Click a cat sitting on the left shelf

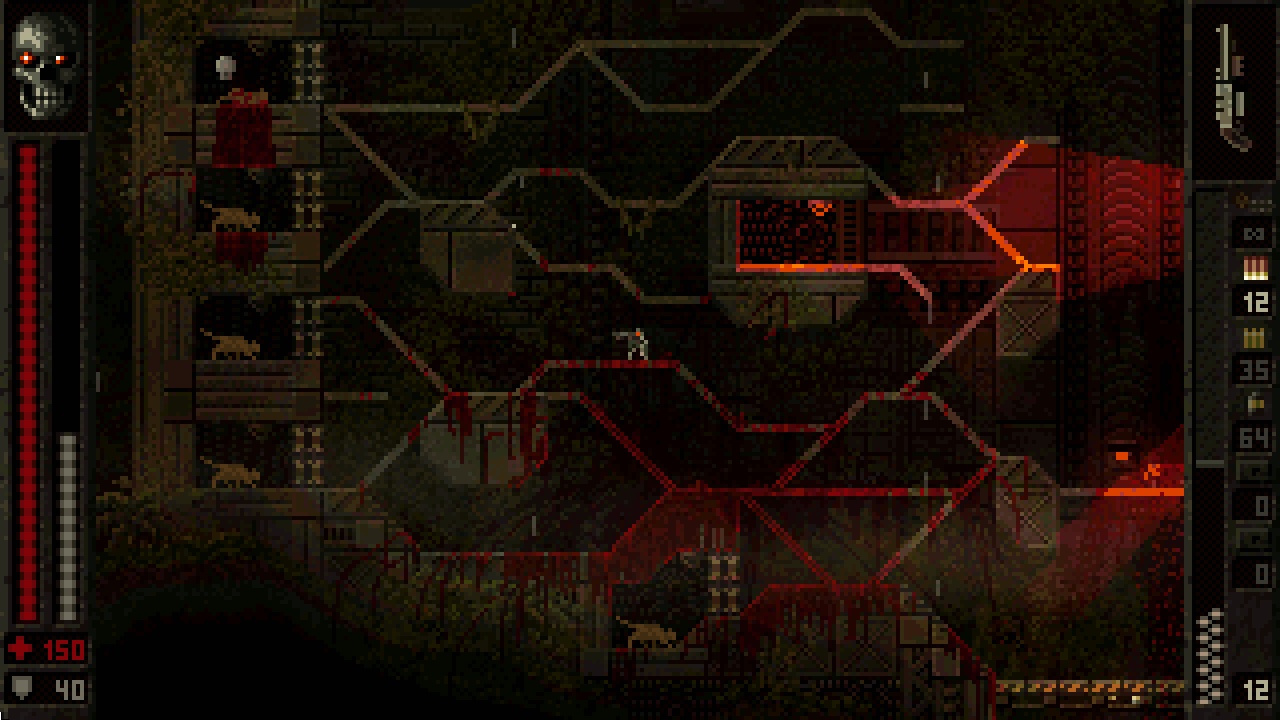[232, 346]
